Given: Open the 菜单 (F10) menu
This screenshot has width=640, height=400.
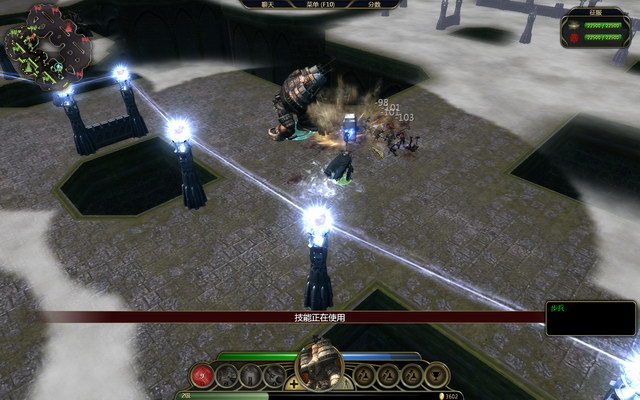Looking at the screenshot, I should coord(319,4).
